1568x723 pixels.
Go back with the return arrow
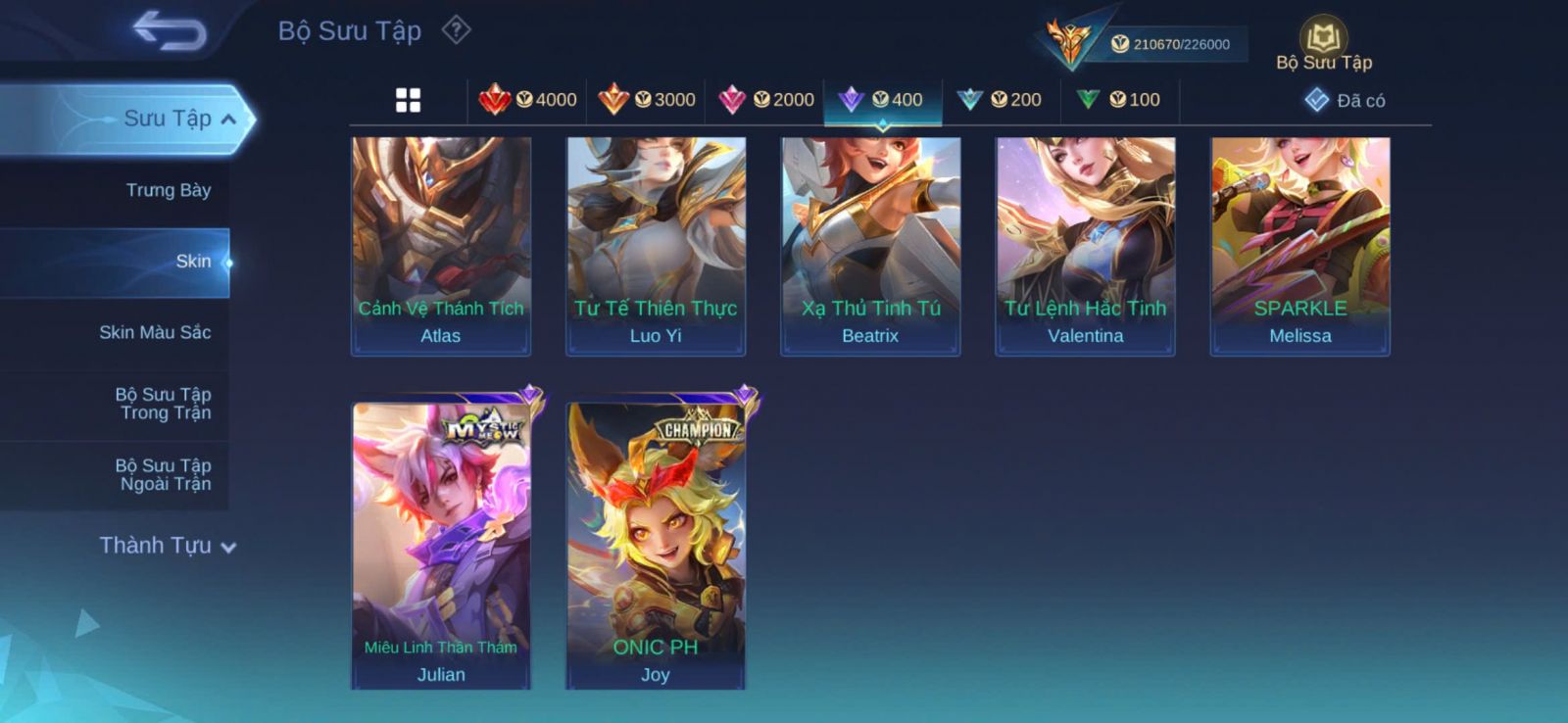[x=170, y=30]
